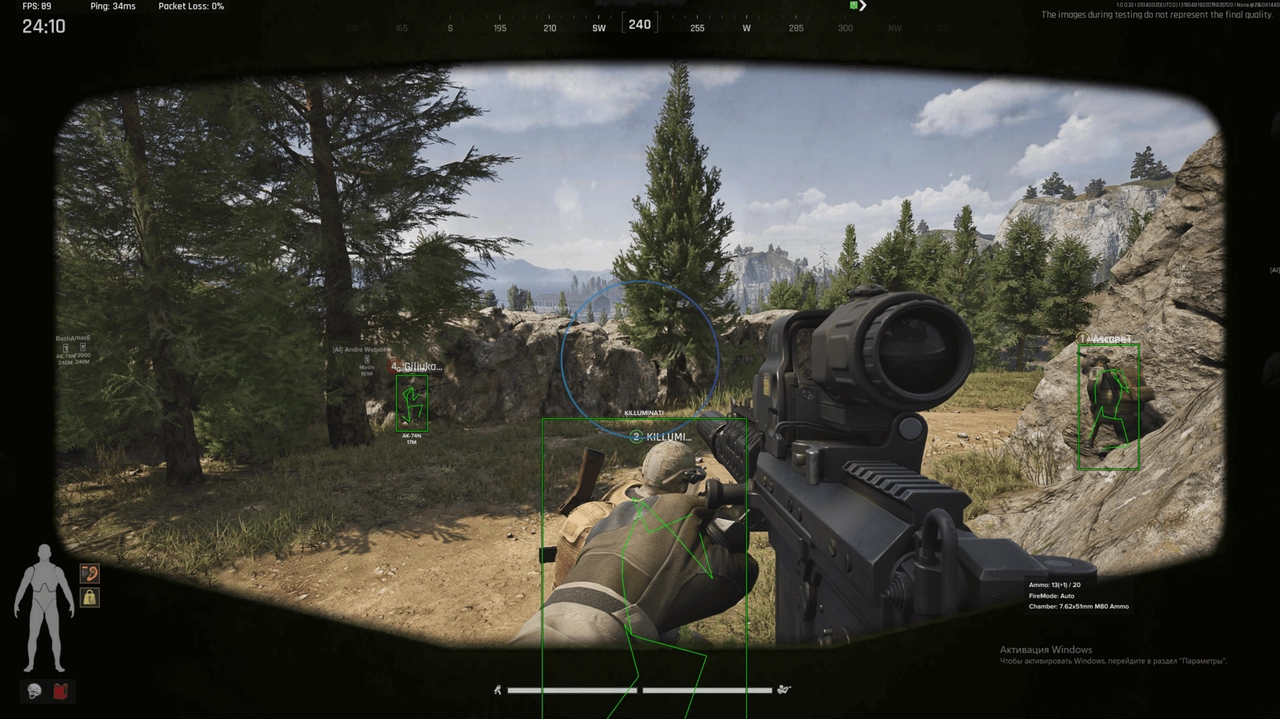
Task: Select the white helmet armor icon
Action: pyautogui.click(x=34, y=691)
